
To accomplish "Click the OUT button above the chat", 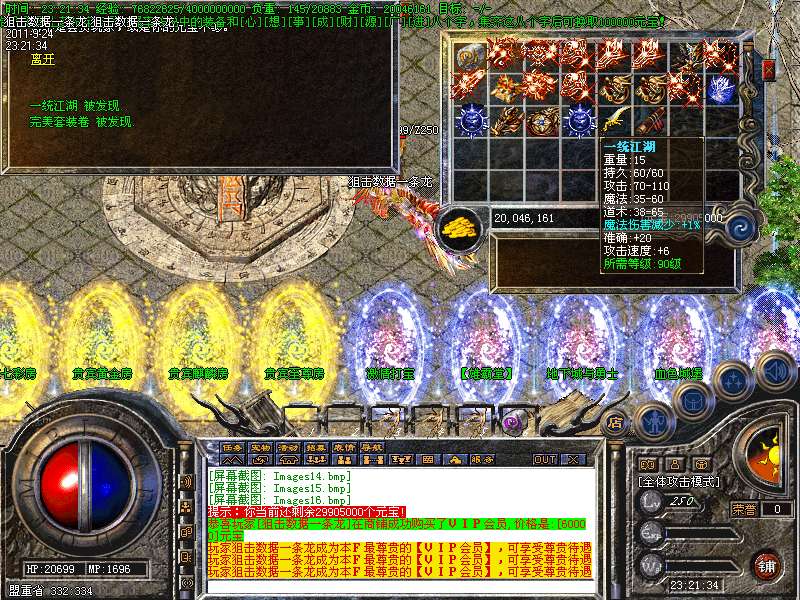I will pyautogui.click(x=544, y=459).
